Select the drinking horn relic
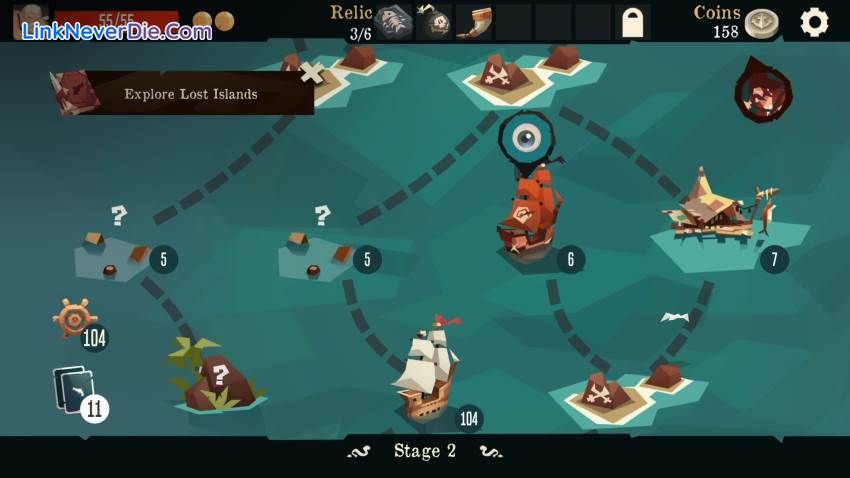850x478 pixels. point(473,22)
